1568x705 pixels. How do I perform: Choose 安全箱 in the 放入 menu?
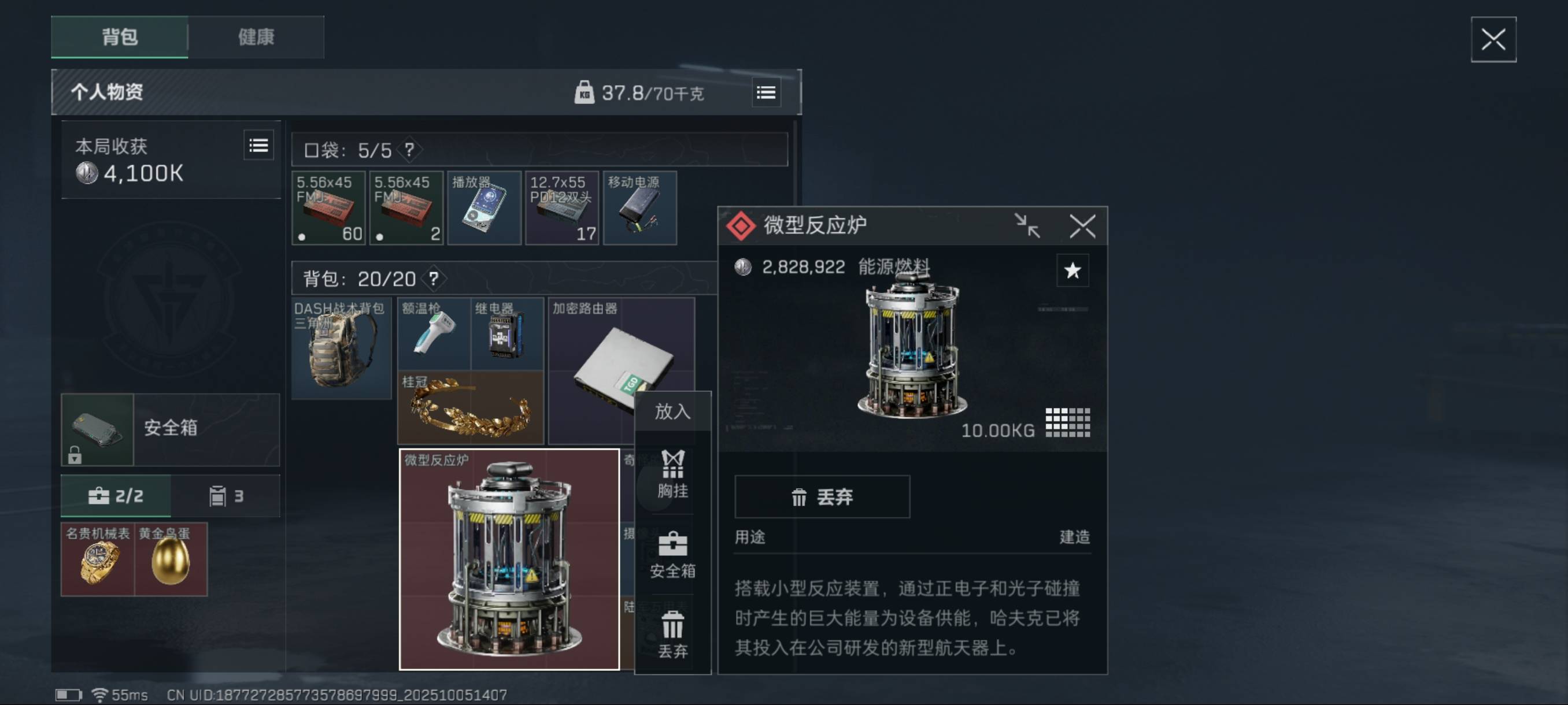point(672,555)
